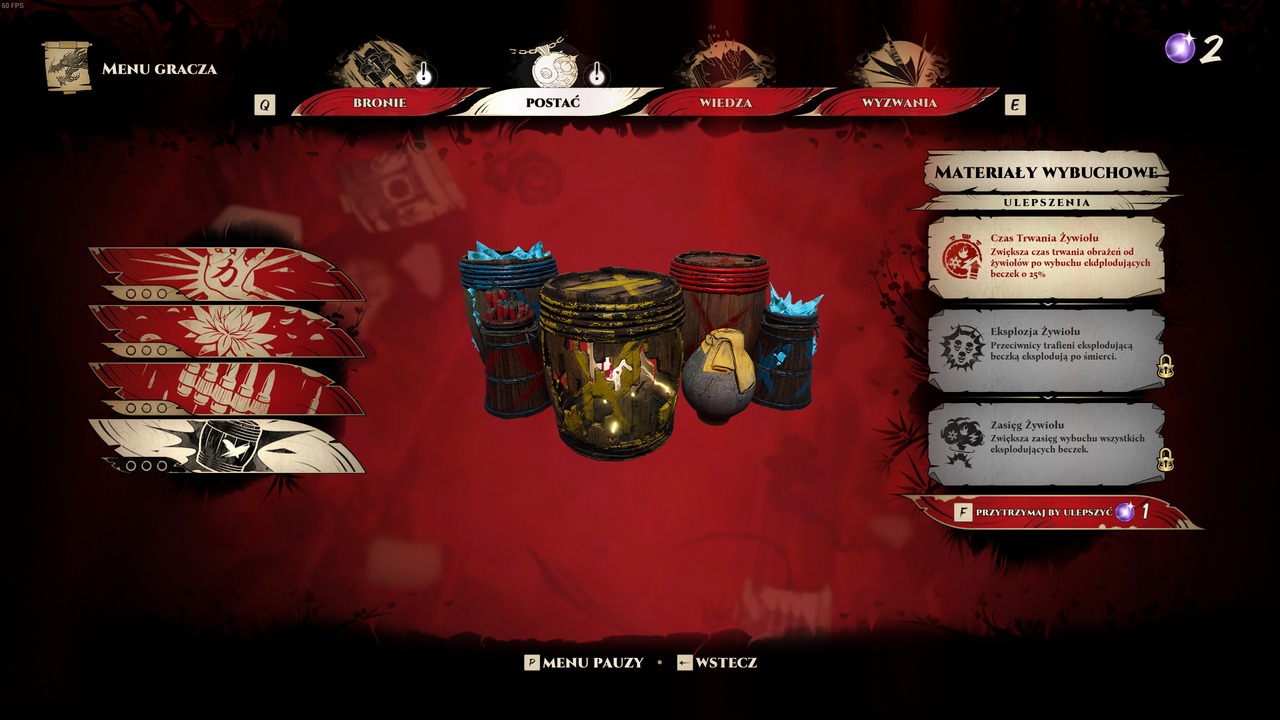Screen dimensions: 1280x720
Task: Open the Wiedza tab
Action: pyautogui.click(x=725, y=103)
